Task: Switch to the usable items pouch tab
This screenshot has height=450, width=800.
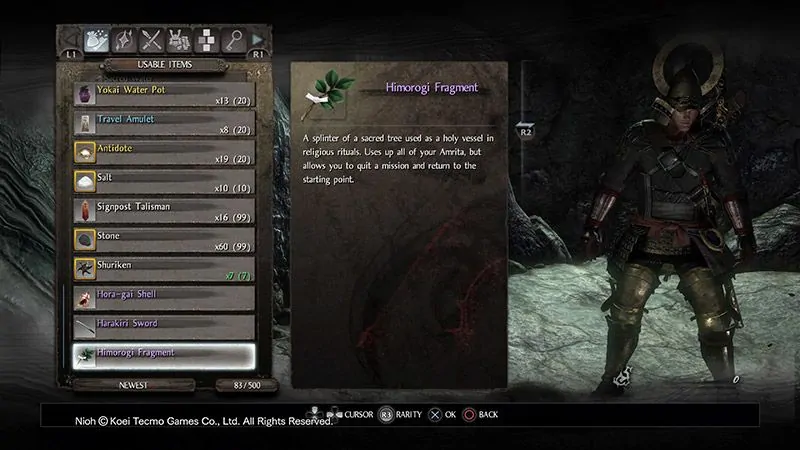Action: 97,39
